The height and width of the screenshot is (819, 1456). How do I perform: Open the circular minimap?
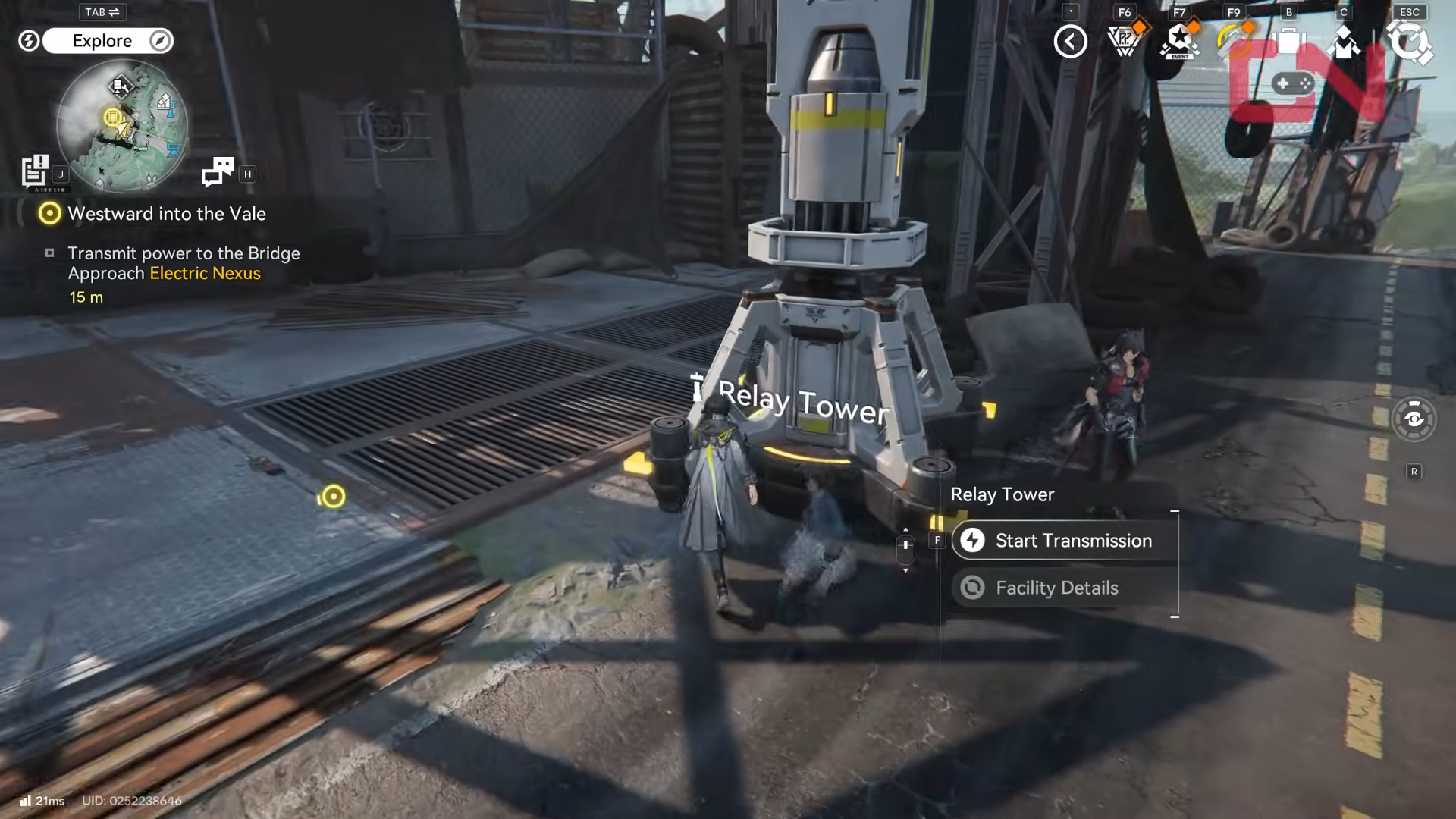coord(121,125)
